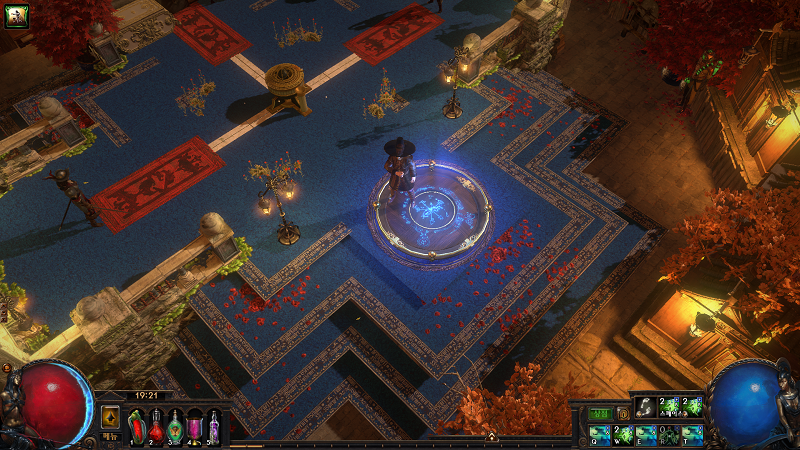Activate the green skill bound to W

pyautogui.click(x=622, y=434)
